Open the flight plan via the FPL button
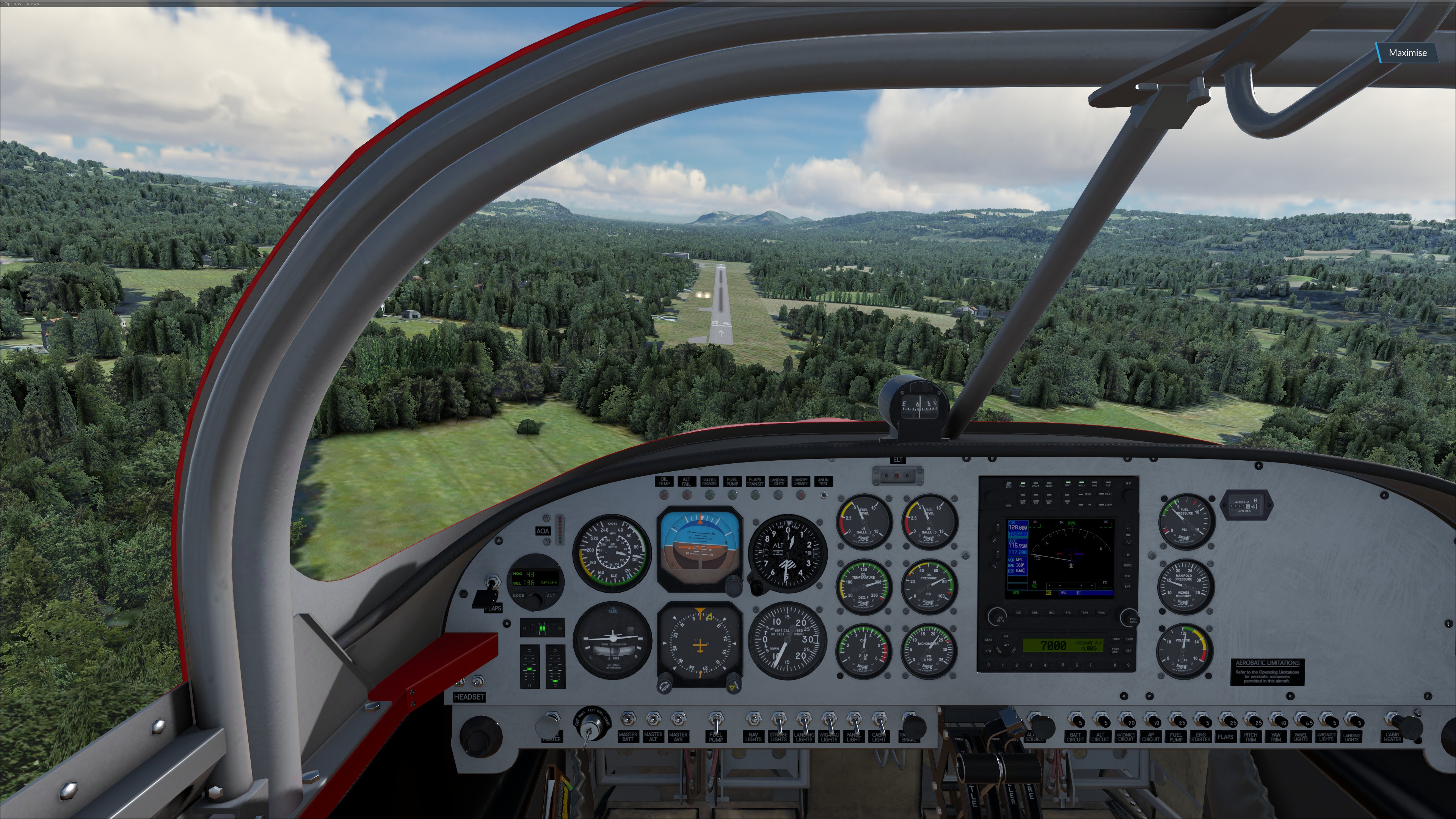Viewport: 1456px width, 819px height. click(1069, 613)
